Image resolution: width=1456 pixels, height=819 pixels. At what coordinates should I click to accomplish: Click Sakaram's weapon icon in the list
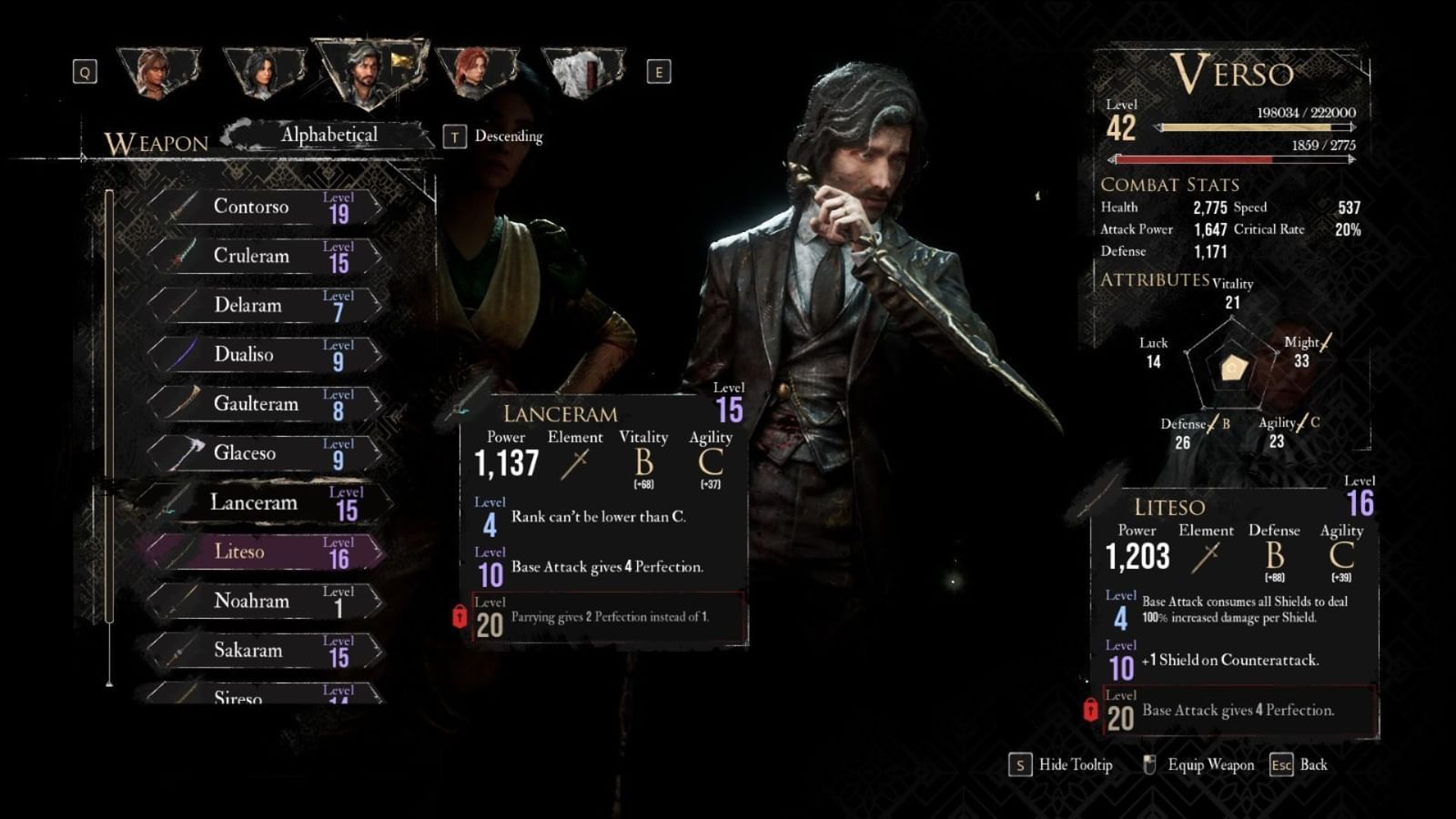click(x=177, y=652)
